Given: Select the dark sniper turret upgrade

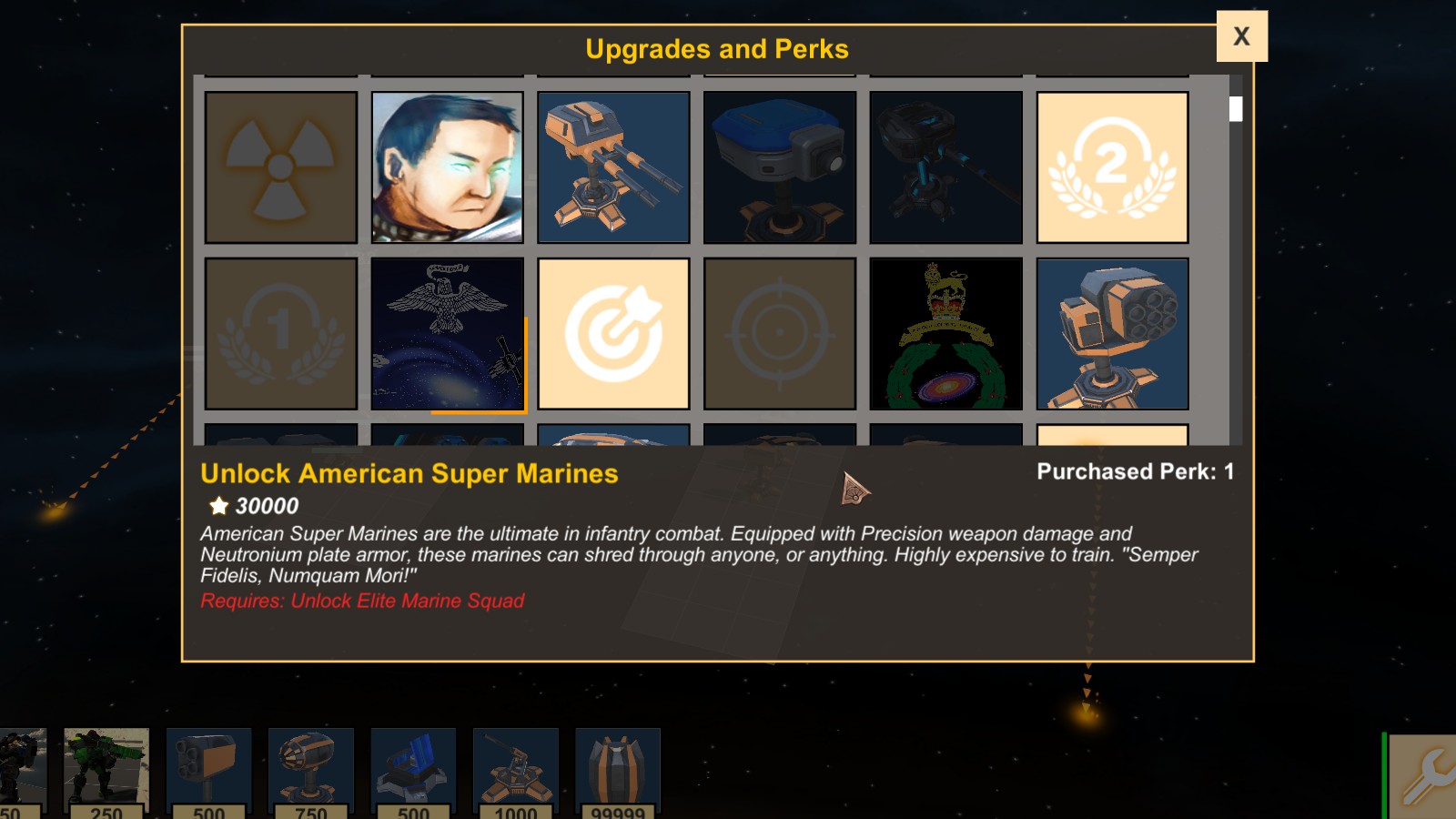Looking at the screenshot, I should pyautogui.click(x=946, y=167).
